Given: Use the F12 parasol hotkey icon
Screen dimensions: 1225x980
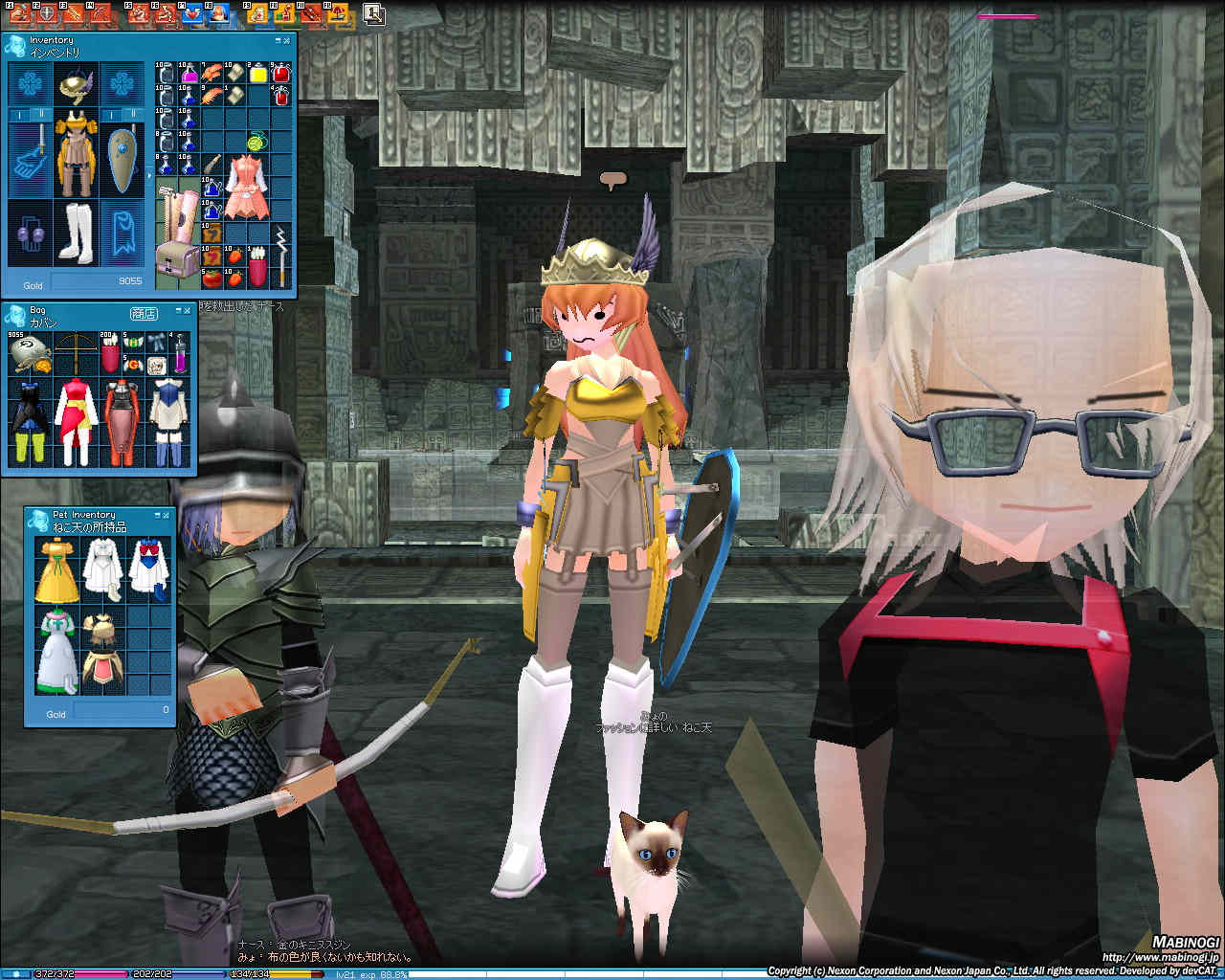Looking at the screenshot, I should (338, 13).
